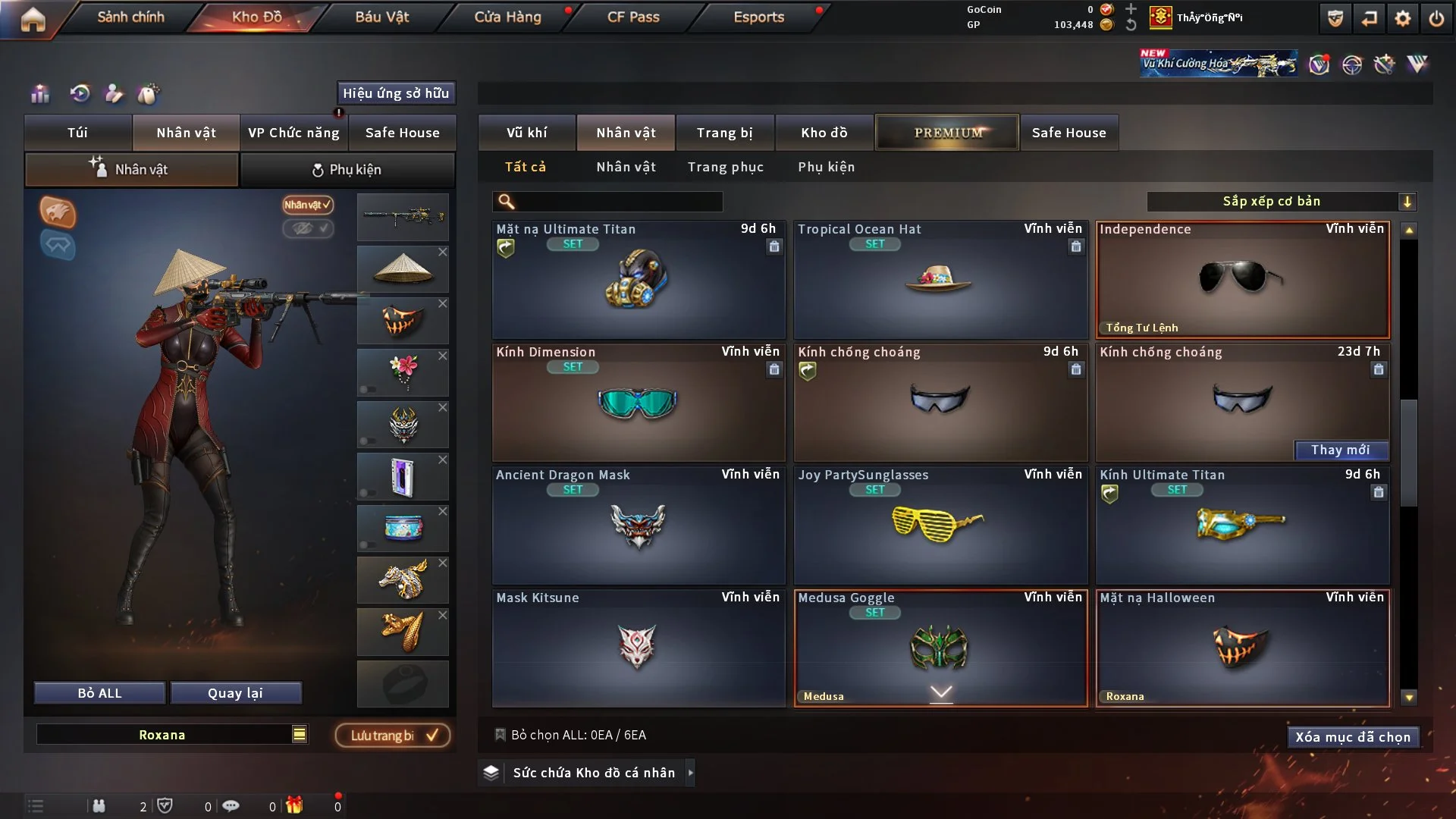Open the PREMIUM inventory tab
Image resolution: width=1456 pixels, height=819 pixels.
click(947, 133)
